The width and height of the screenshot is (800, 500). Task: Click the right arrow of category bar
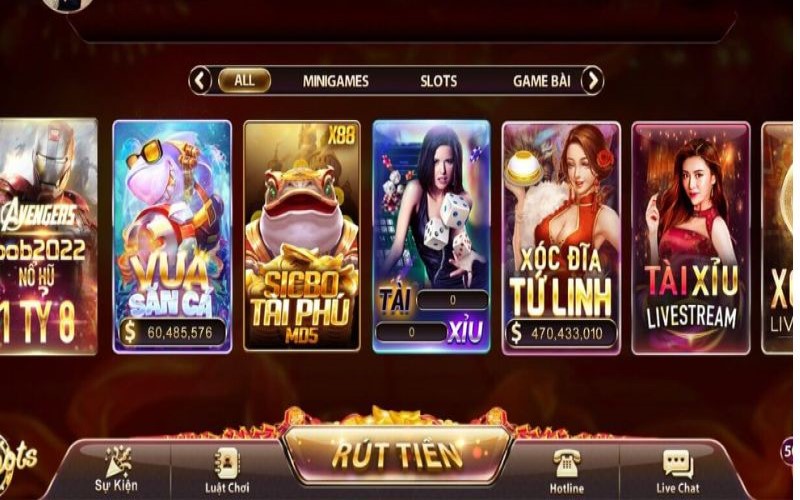(592, 81)
